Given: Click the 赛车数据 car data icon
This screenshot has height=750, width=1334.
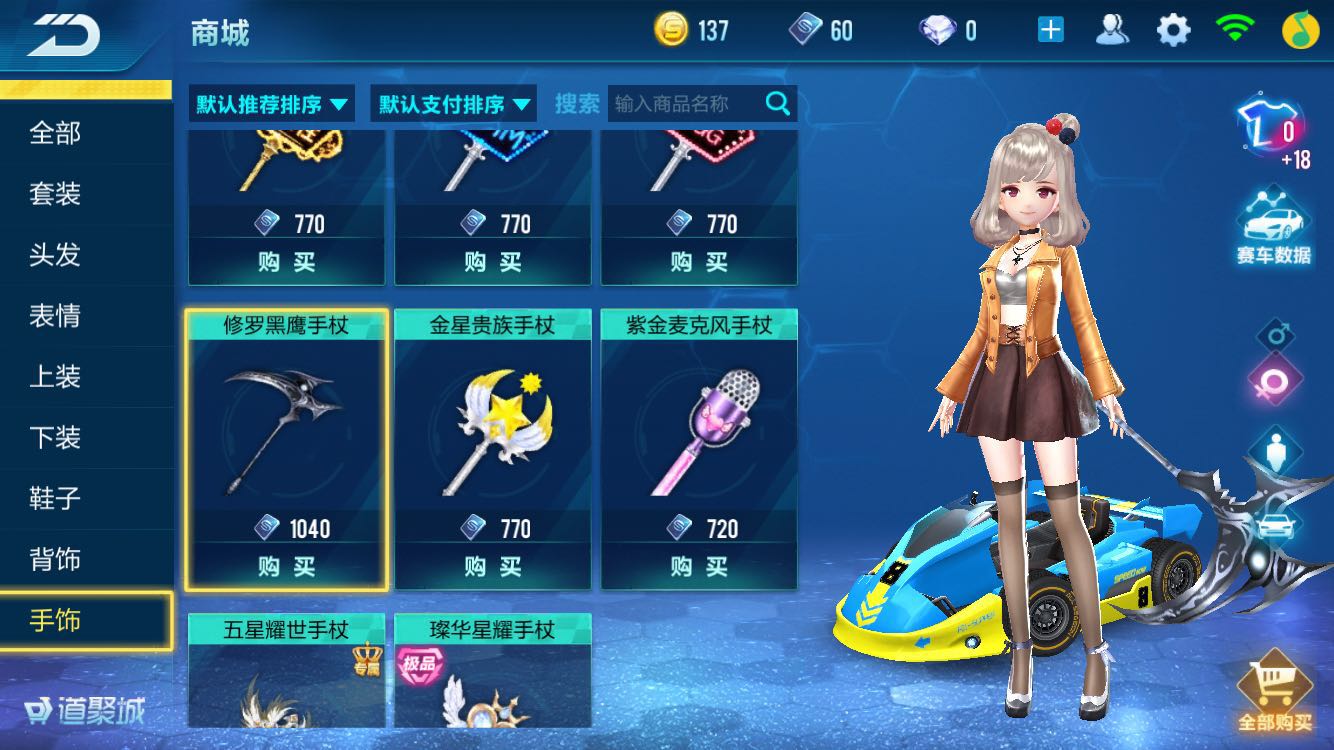Looking at the screenshot, I should click(x=1272, y=220).
